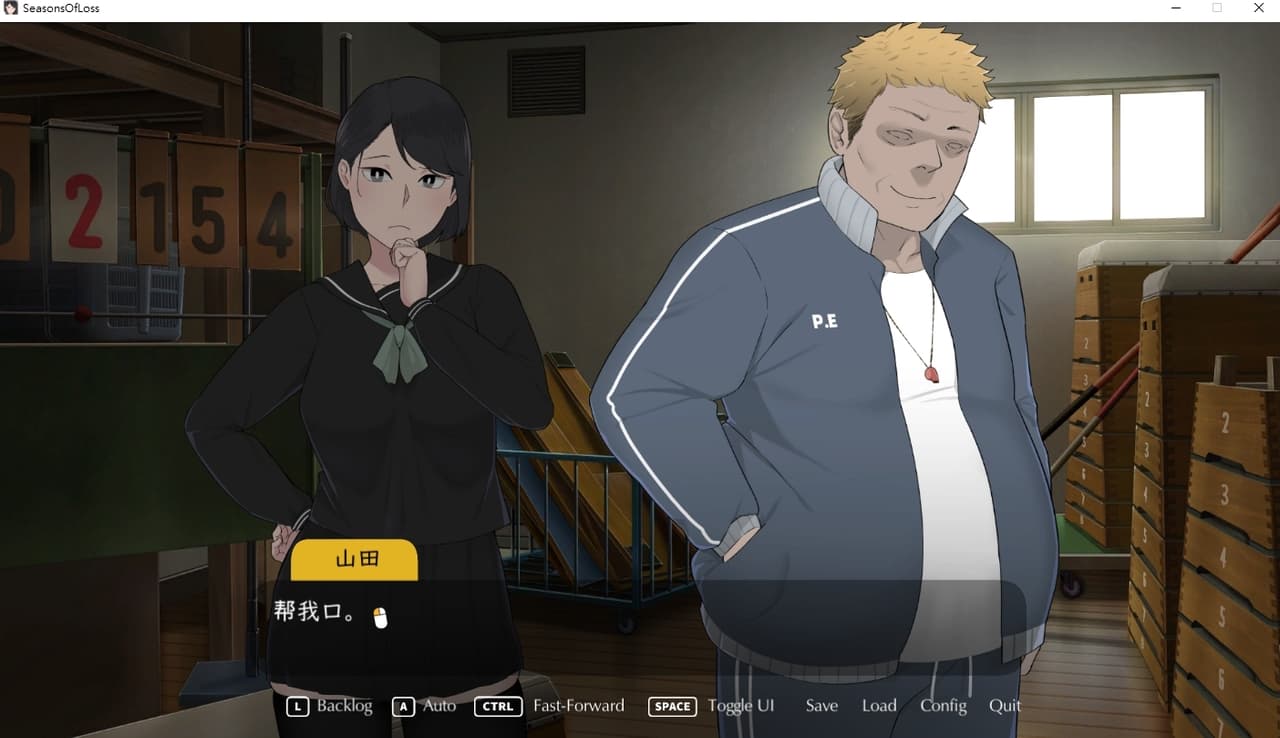Click the 山田 character name tag
This screenshot has width=1280, height=738.
(x=354, y=560)
